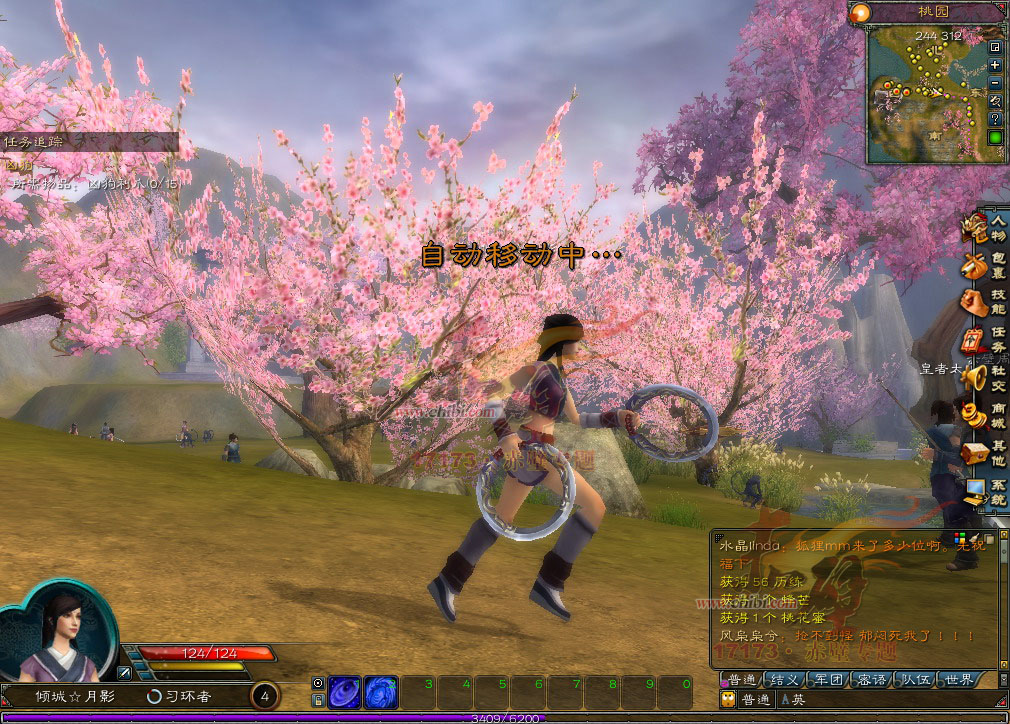
Task: Switch chat to the 军团 legion tab
Action: coord(828,680)
